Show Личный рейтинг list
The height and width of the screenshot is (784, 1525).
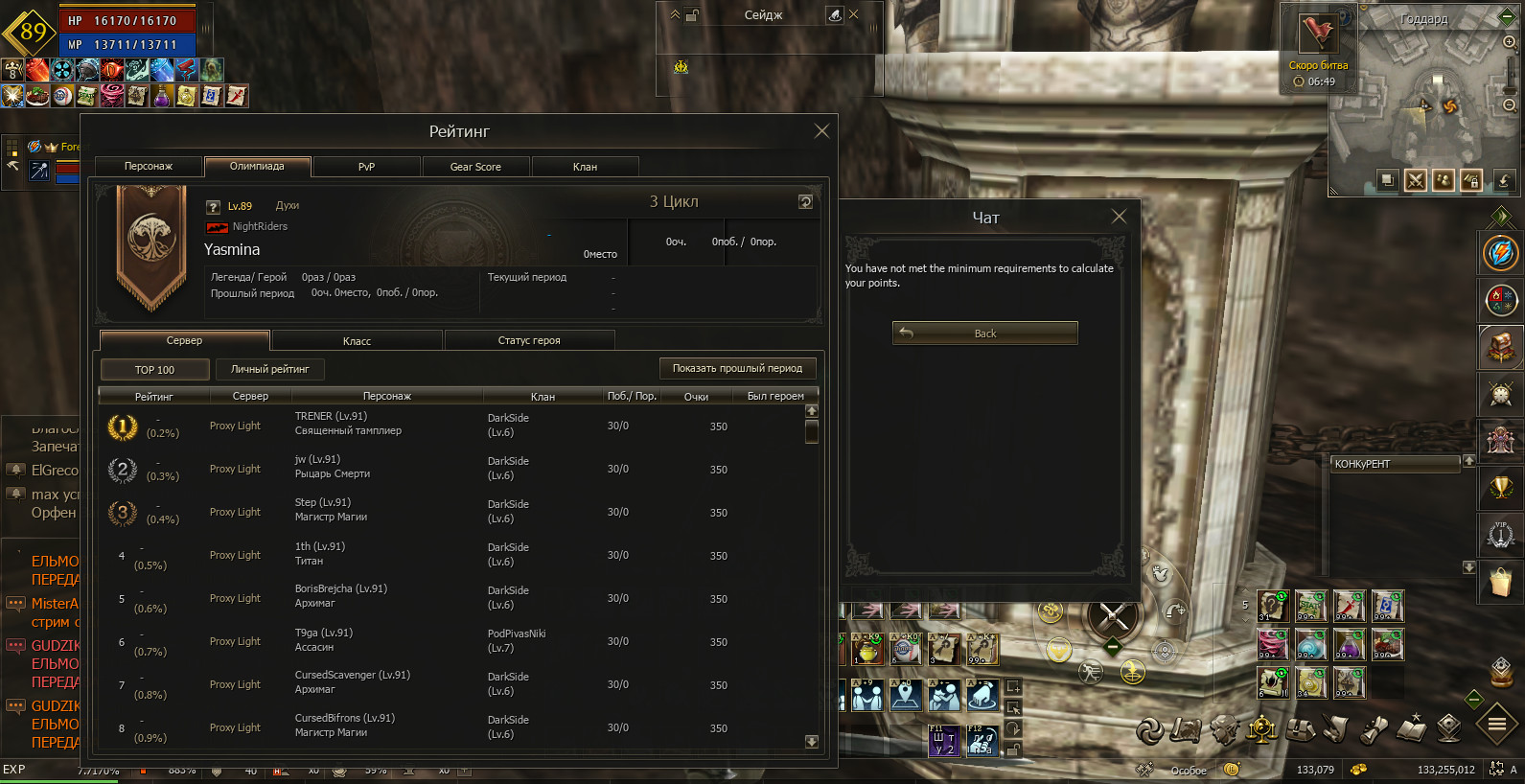269,369
